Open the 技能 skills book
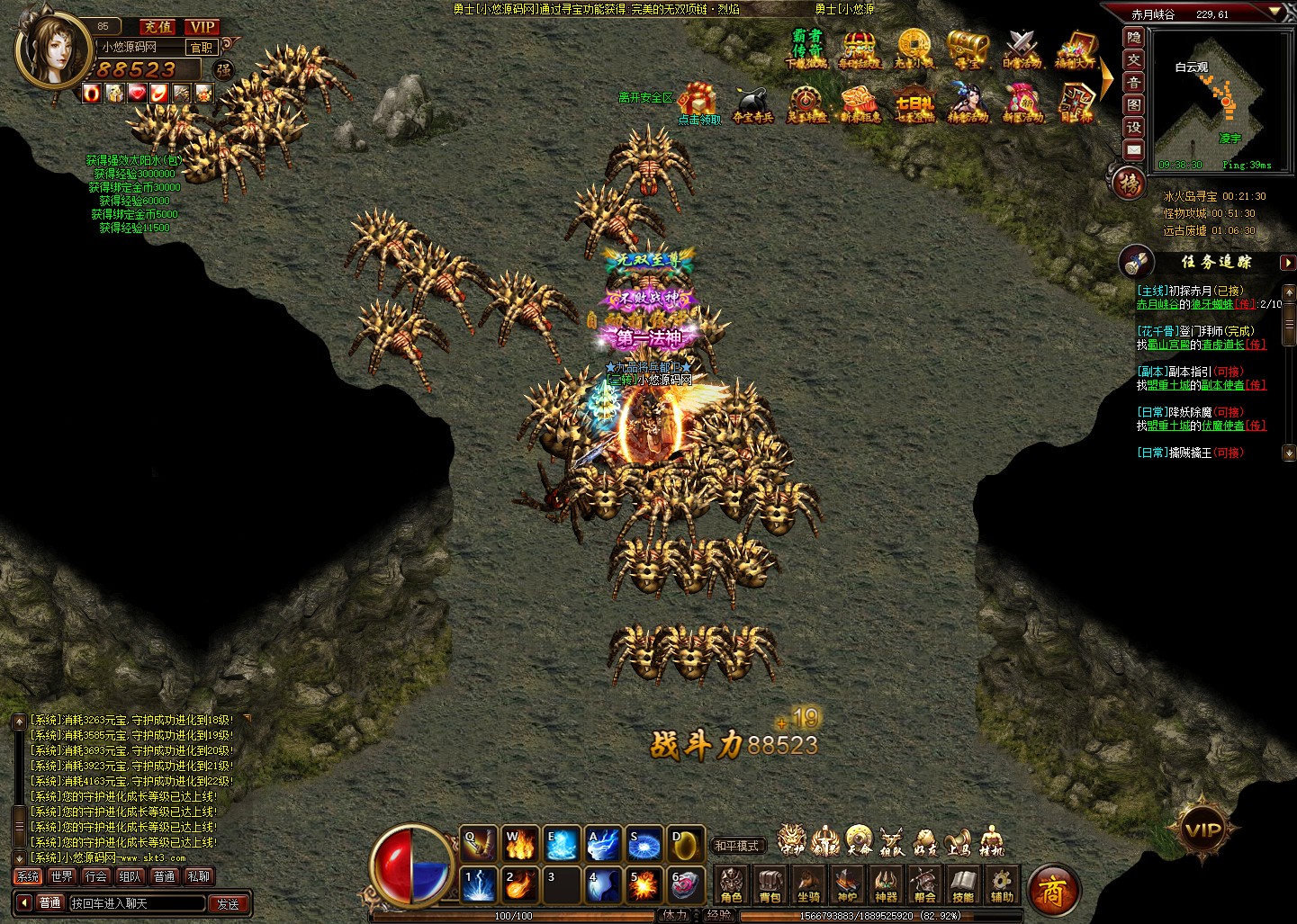This screenshot has height=924, width=1297. click(x=963, y=884)
